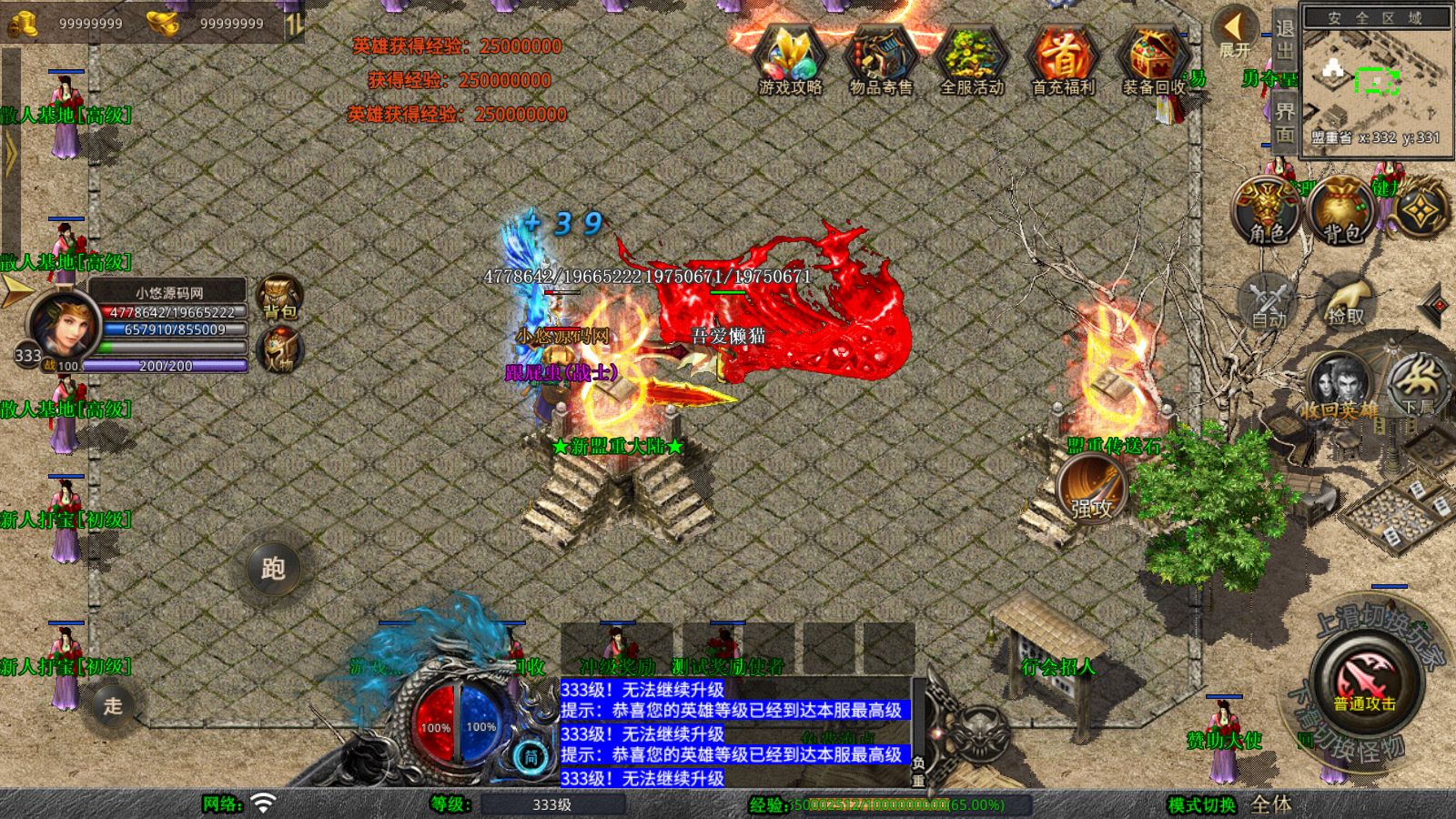Open the 物品寄售 item consignment icon
The height and width of the screenshot is (819, 1456).
tap(880, 61)
